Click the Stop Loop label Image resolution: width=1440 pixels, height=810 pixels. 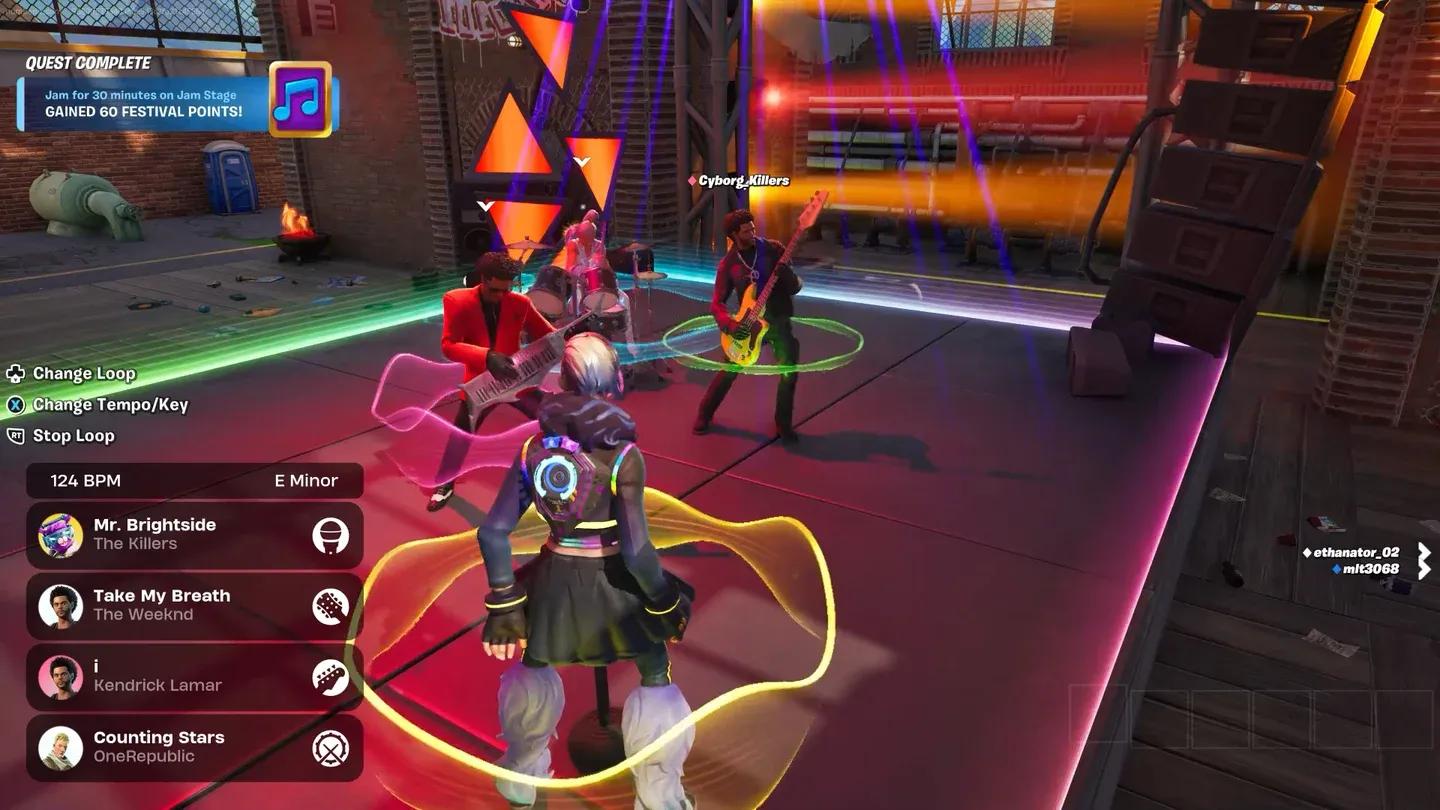[73, 436]
